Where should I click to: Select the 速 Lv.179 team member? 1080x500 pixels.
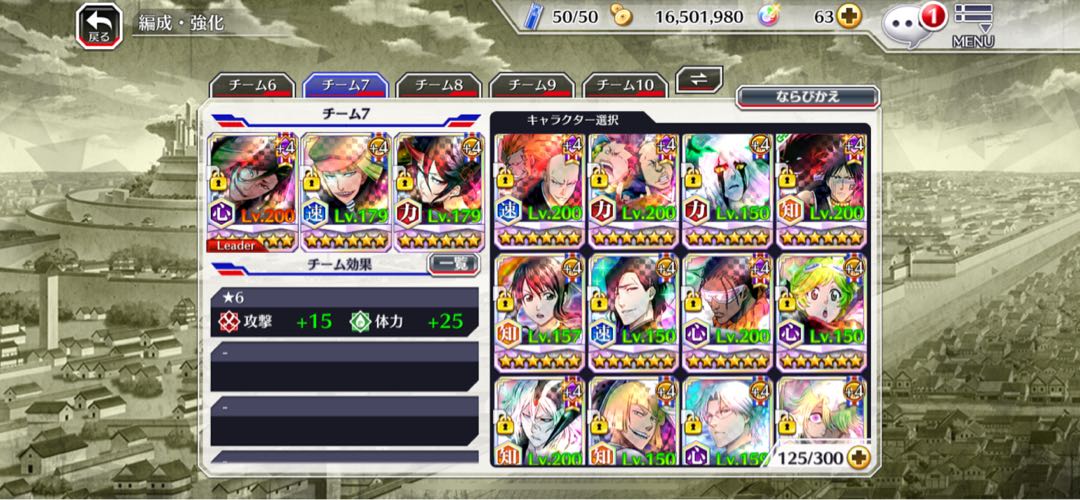tap(346, 190)
